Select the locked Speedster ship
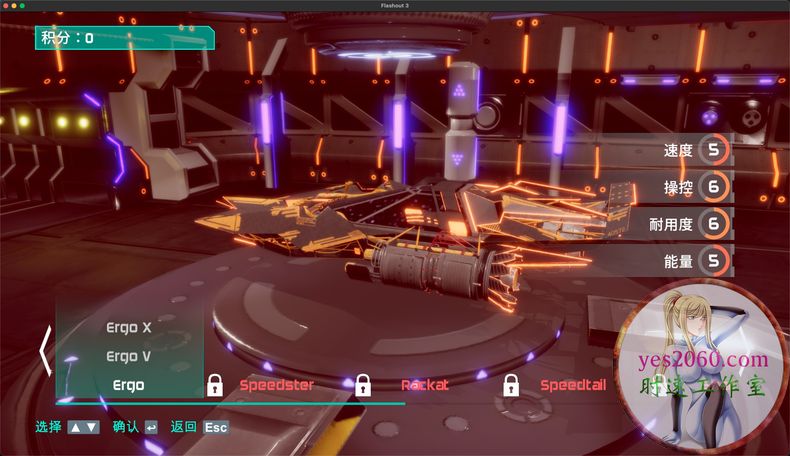 pos(276,385)
